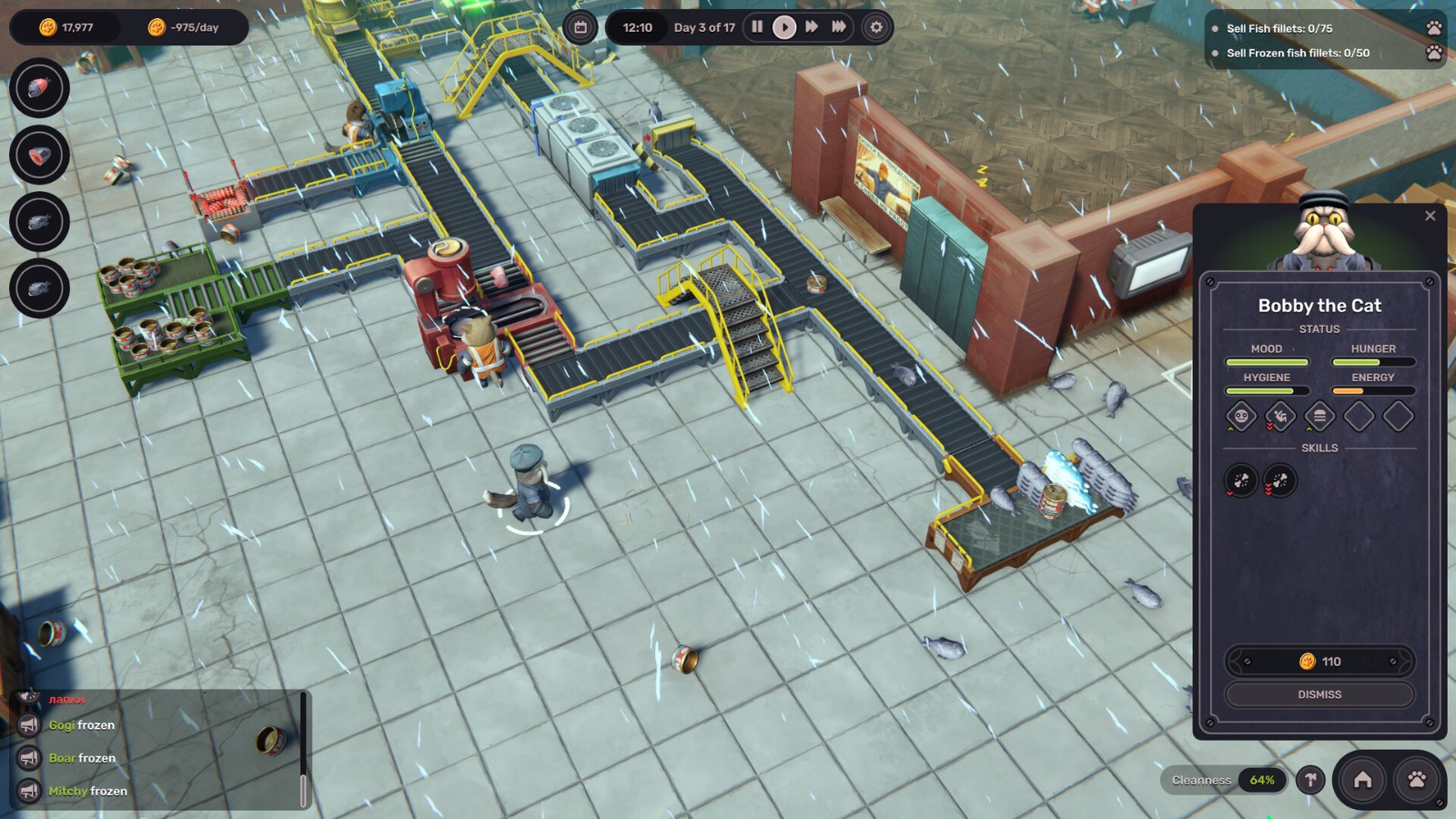
Task: Open the calendar icon
Action: (x=581, y=27)
